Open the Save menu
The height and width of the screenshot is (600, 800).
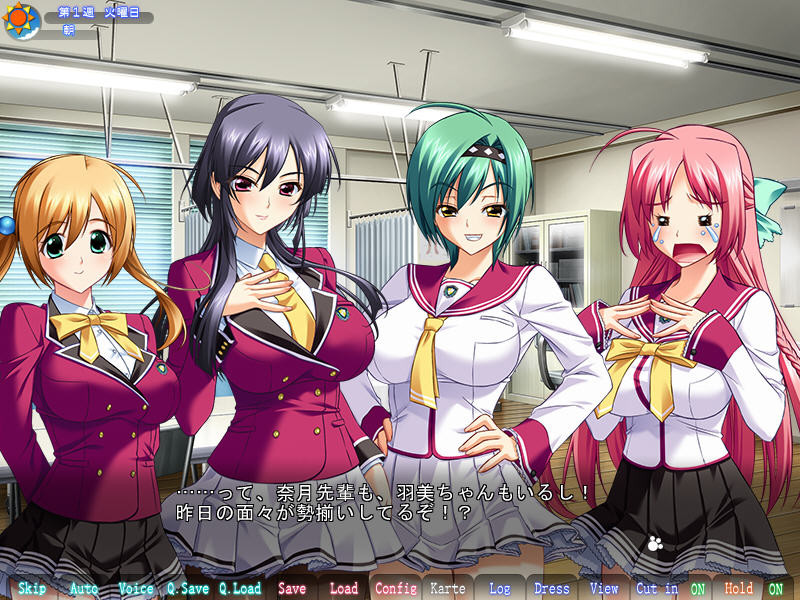point(292,588)
